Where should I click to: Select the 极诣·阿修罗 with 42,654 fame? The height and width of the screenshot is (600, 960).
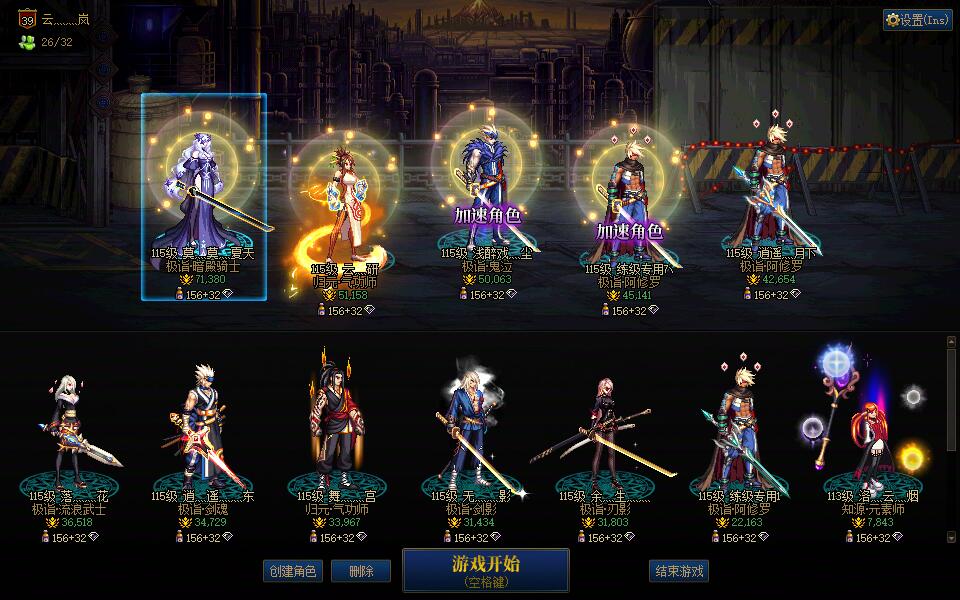769,190
